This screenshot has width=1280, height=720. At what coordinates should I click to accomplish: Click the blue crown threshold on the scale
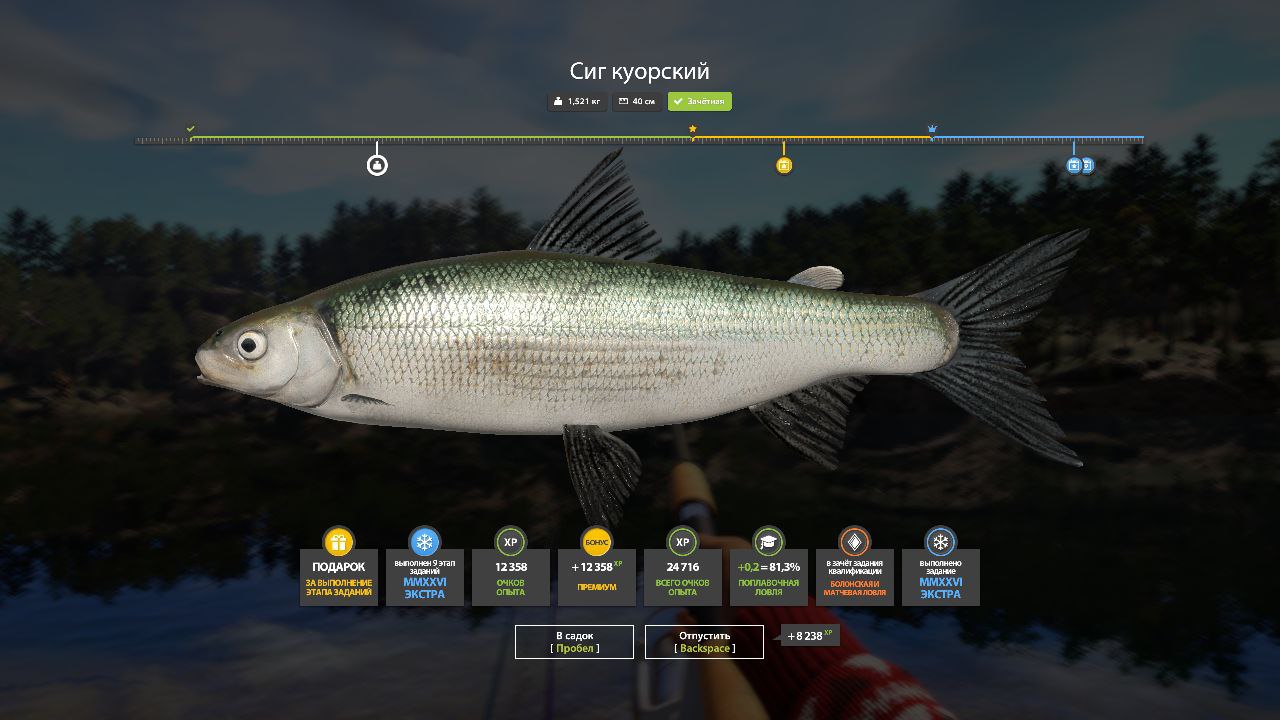[932, 129]
